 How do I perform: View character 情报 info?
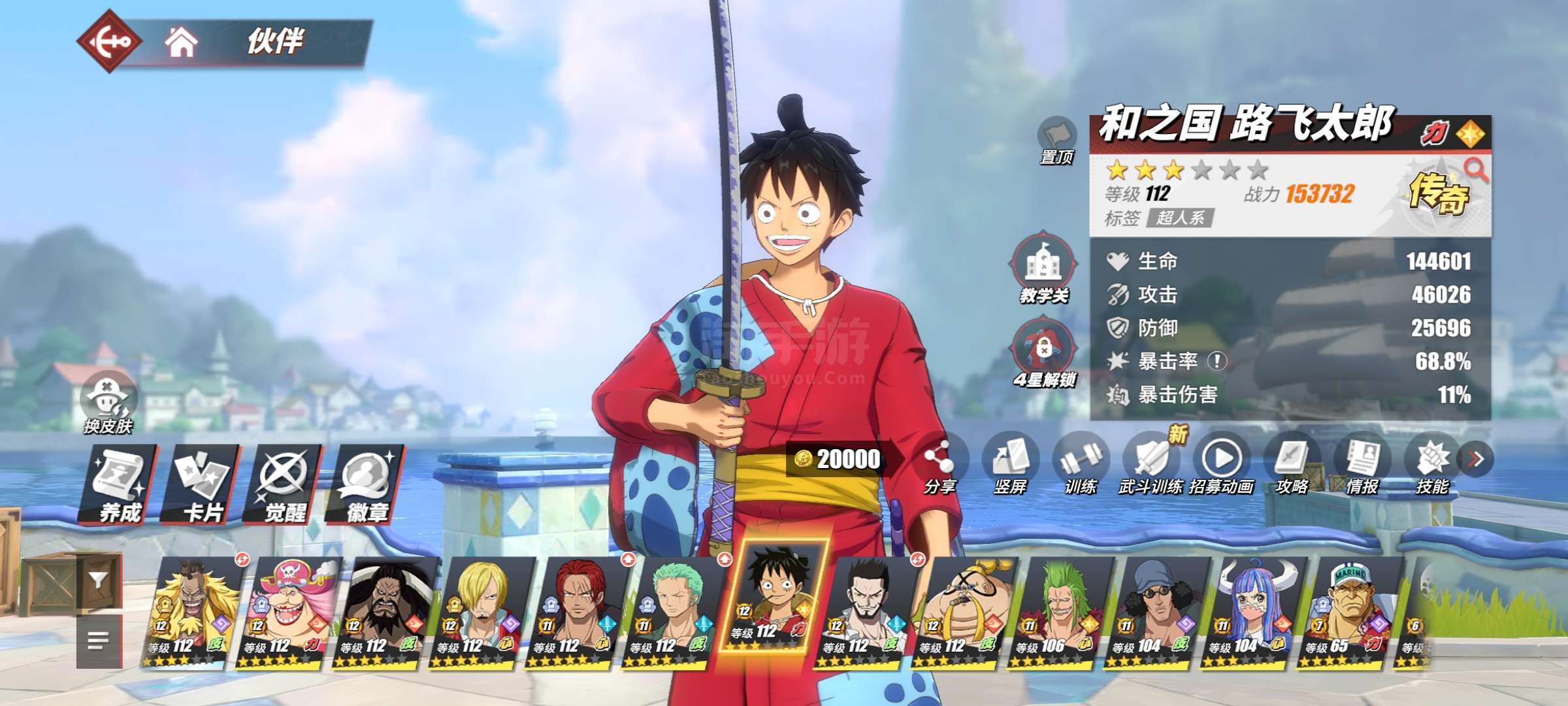tap(1362, 464)
